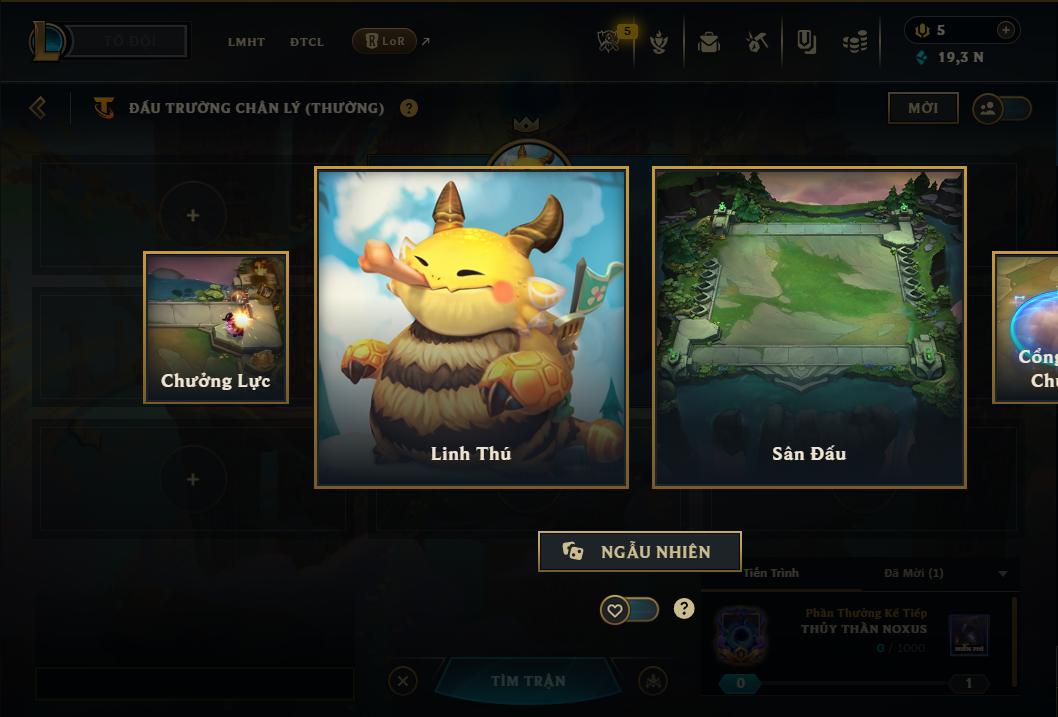This screenshot has width=1058, height=717.
Task: Open the hammer crafting loot icon
Action: pos(757,42)
